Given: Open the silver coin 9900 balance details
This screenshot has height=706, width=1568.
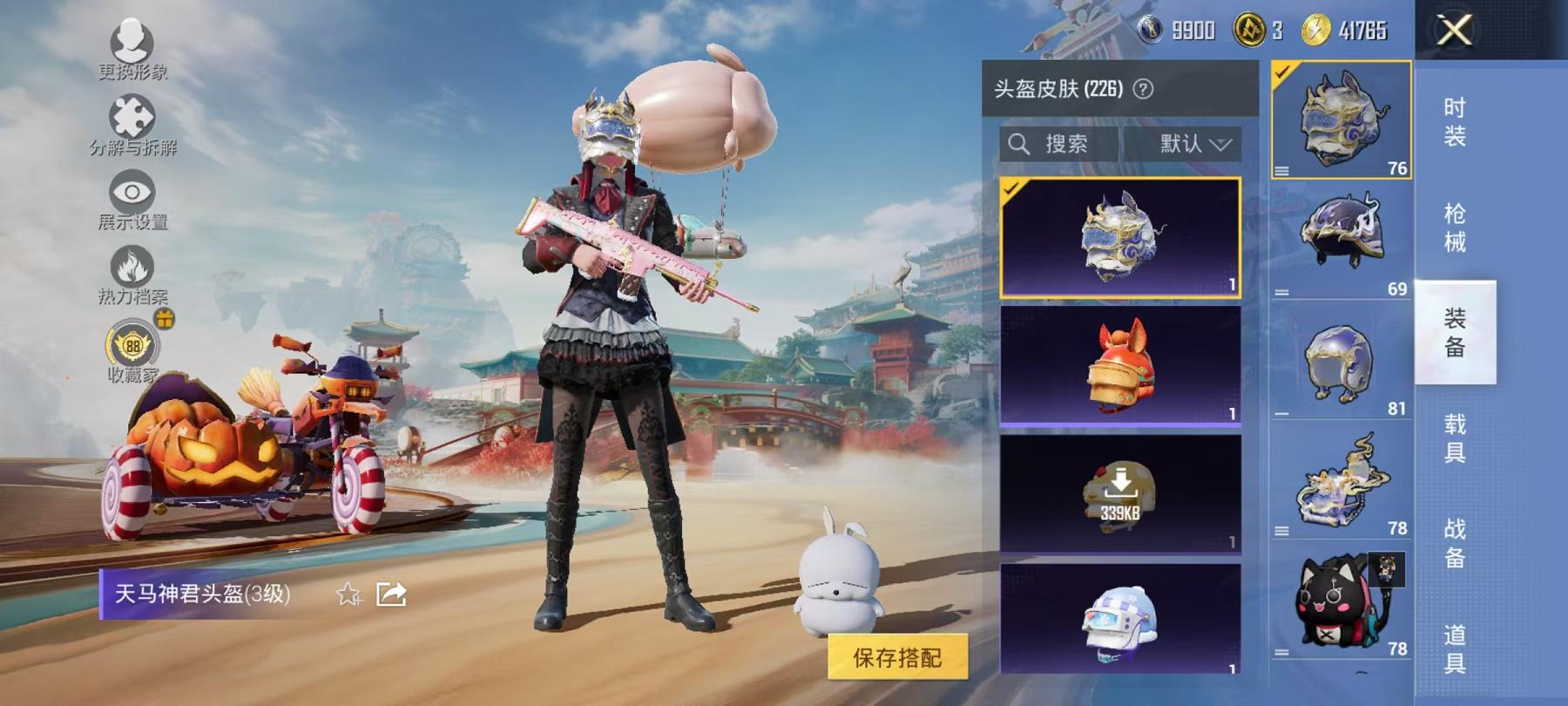Looking at the screenshot, I should [x=1172, y=31].
